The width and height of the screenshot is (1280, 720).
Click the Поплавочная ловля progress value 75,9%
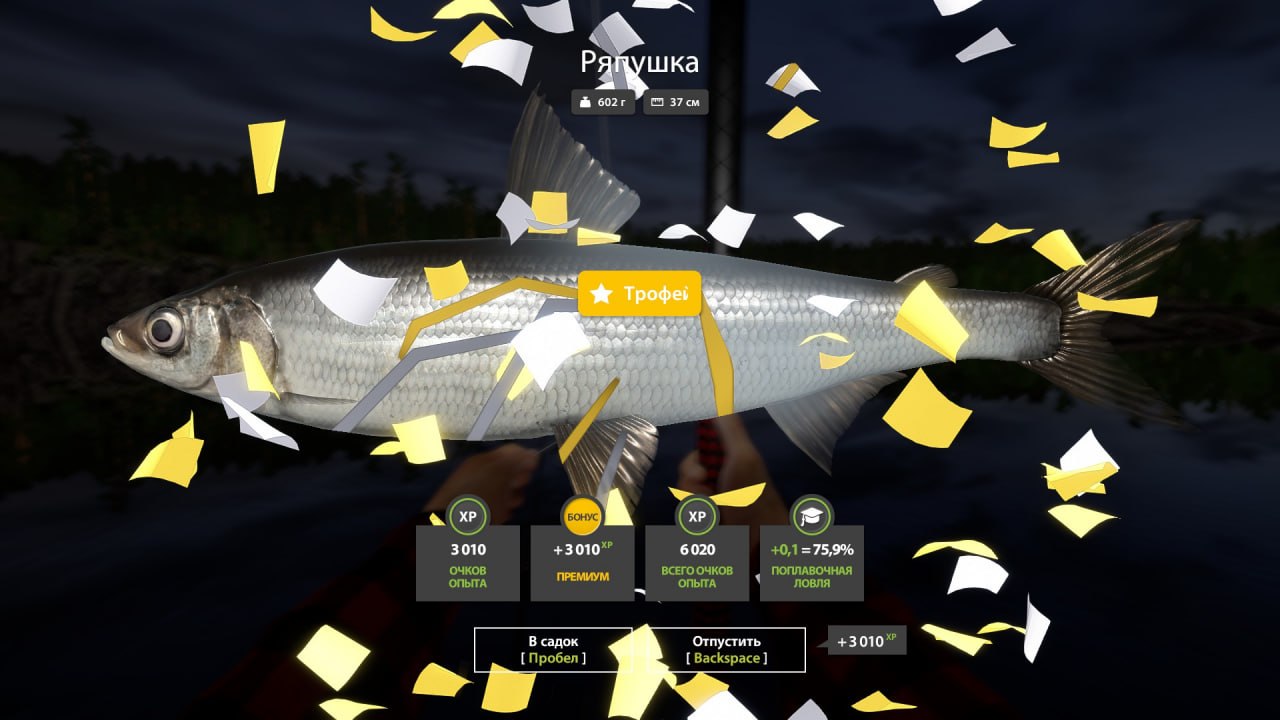click(x=833, y=549)
